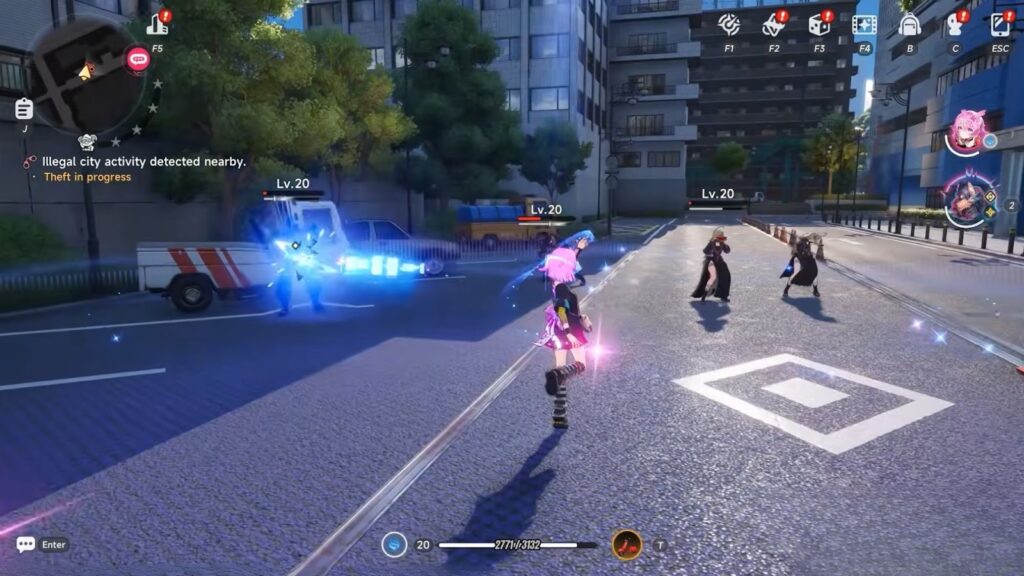Open the character figure menu icon
1024x576 pixels.
pyautogui.click(x=954, y=25)
